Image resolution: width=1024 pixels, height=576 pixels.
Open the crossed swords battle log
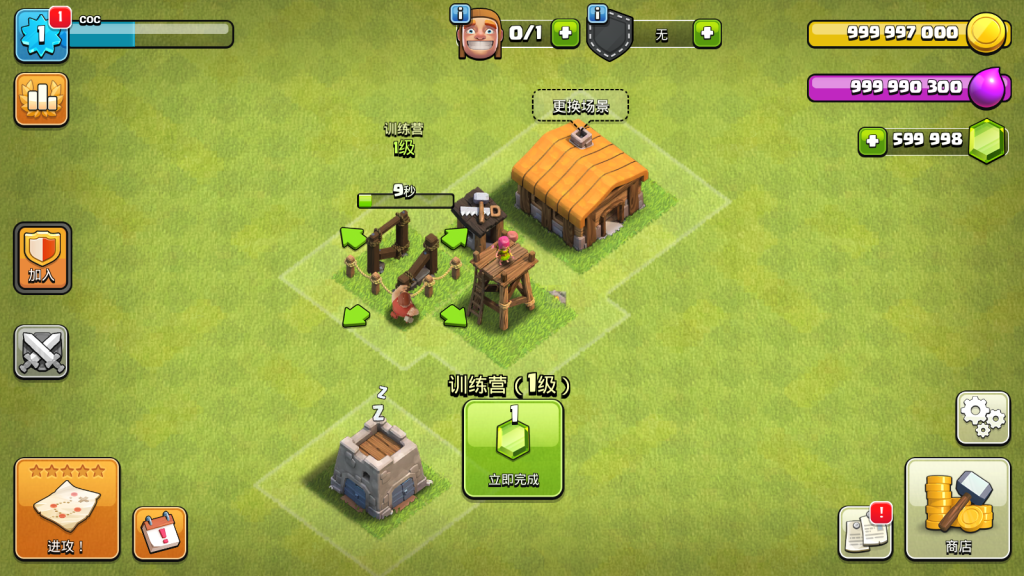pyautogui.click(x=42, y=351)
